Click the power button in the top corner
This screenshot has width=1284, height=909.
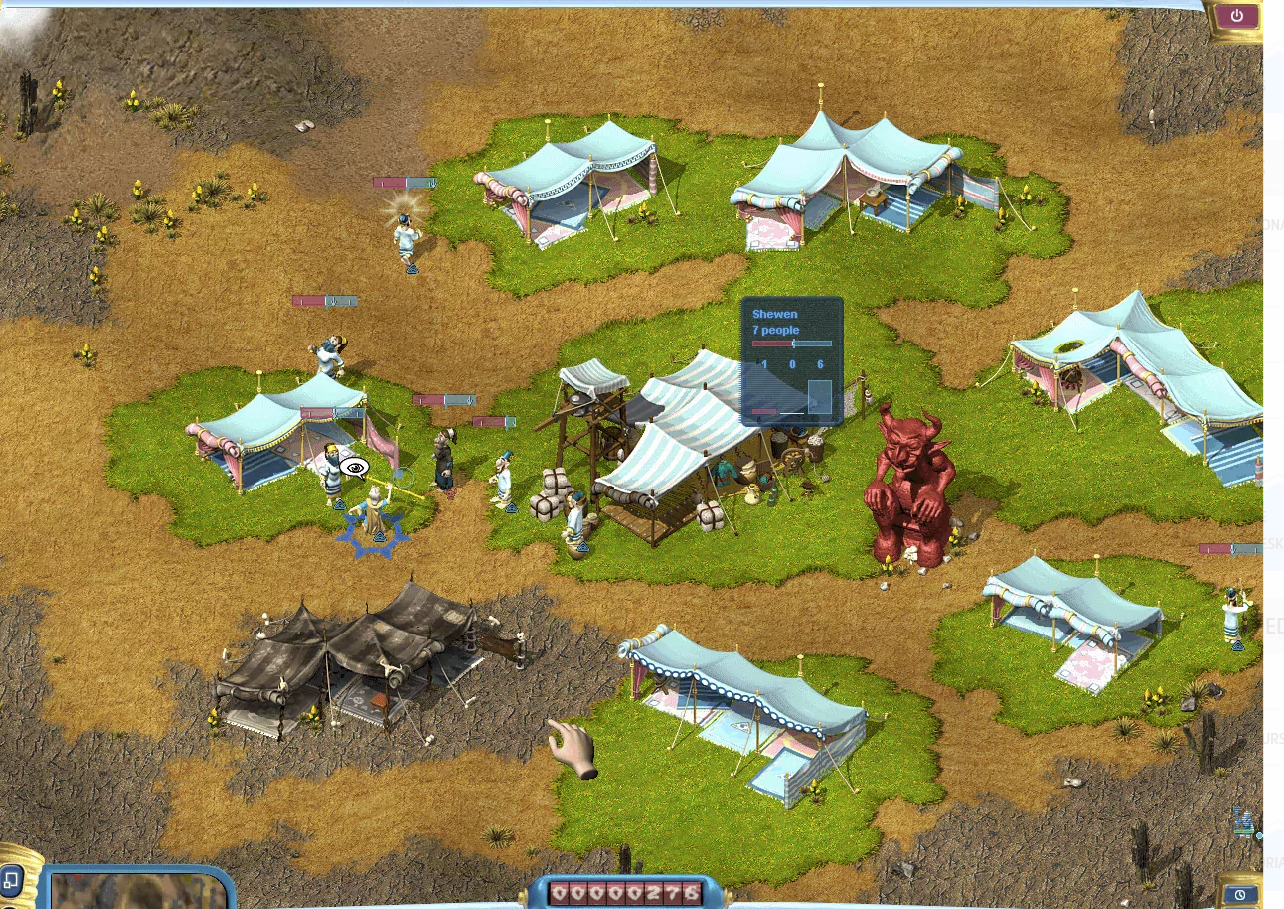click(x=1237, y=17)
